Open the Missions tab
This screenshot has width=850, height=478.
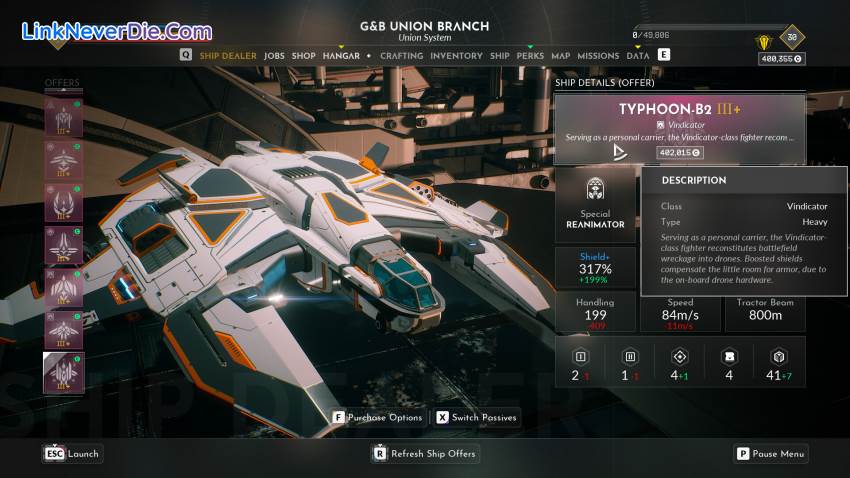coord(598,56)
